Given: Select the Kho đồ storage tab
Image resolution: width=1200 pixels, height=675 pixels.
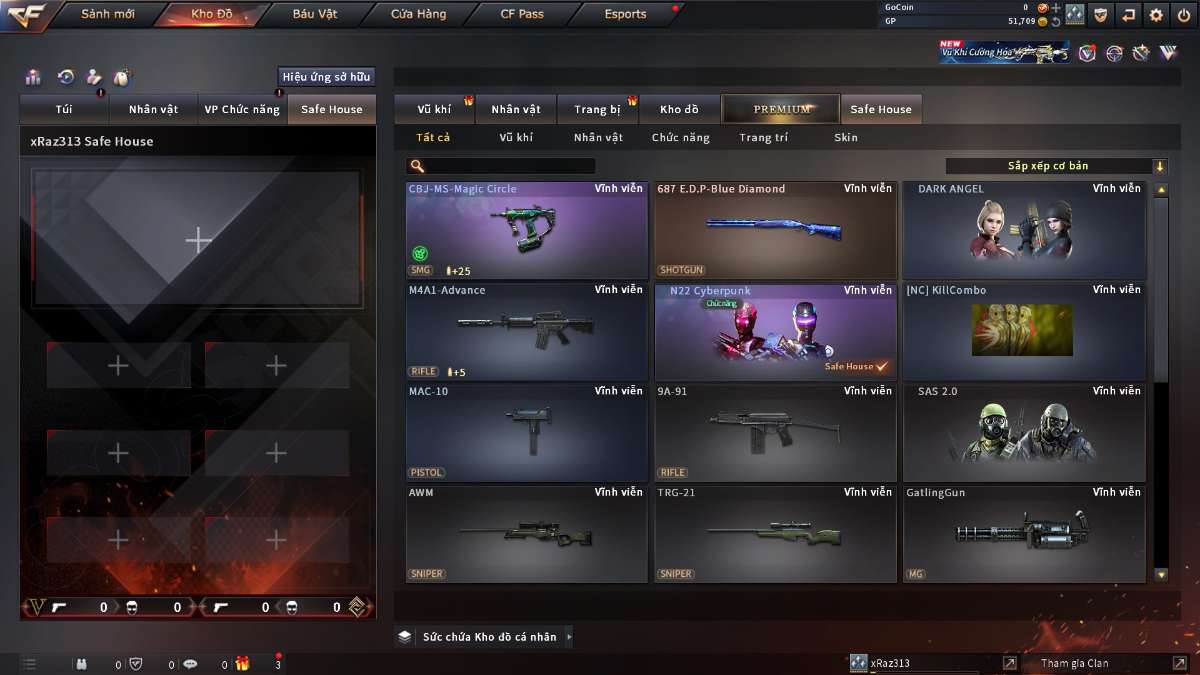Looking at the screenshot, I should pos(679,109).
